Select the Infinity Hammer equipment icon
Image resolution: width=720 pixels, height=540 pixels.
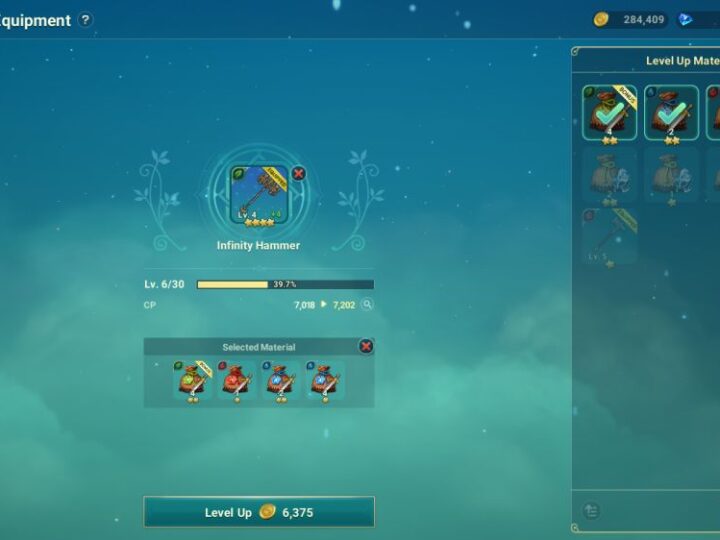(x=259, y=194)
